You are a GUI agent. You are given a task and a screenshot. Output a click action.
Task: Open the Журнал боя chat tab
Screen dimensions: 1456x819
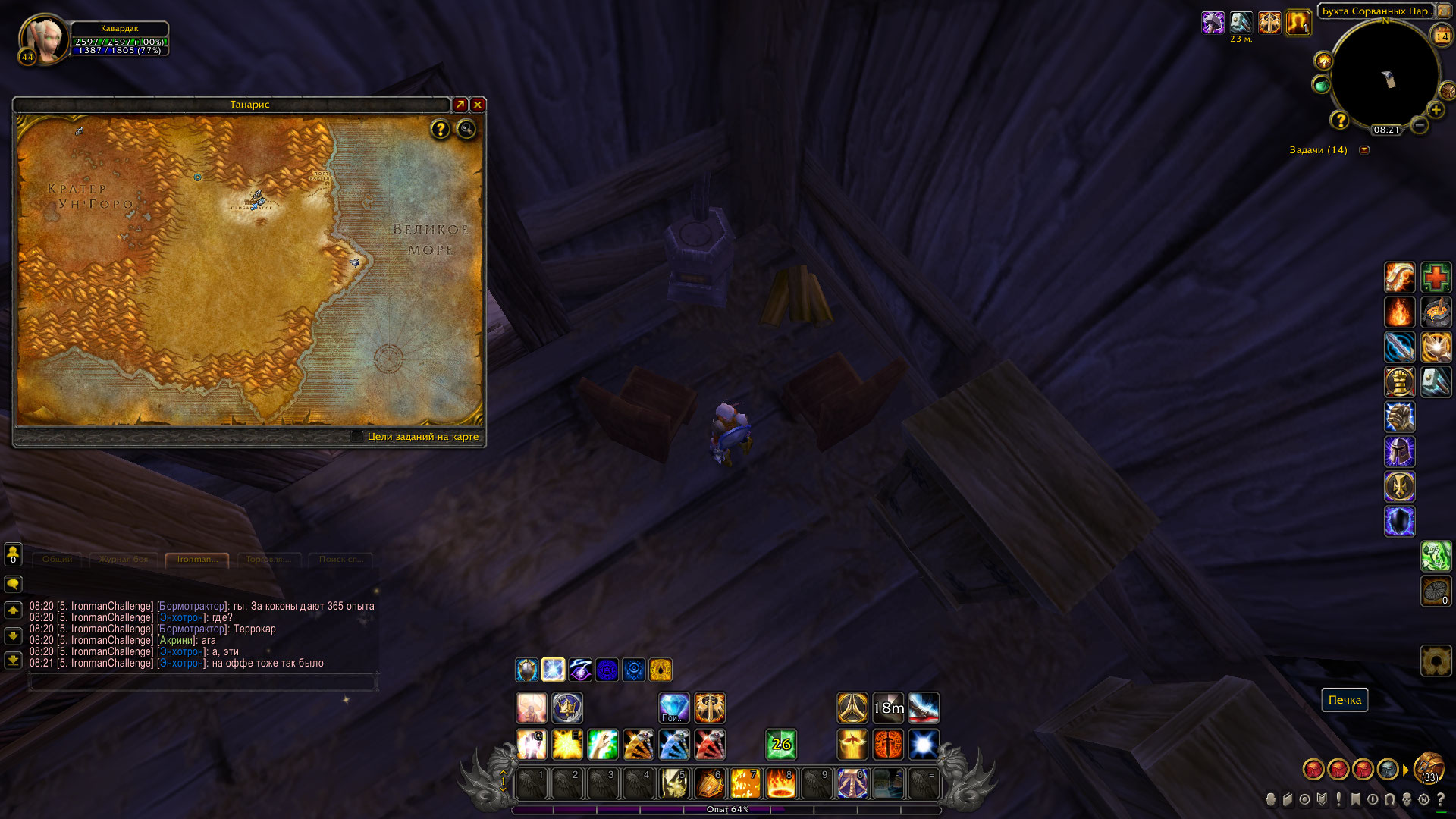click(124, 560)
